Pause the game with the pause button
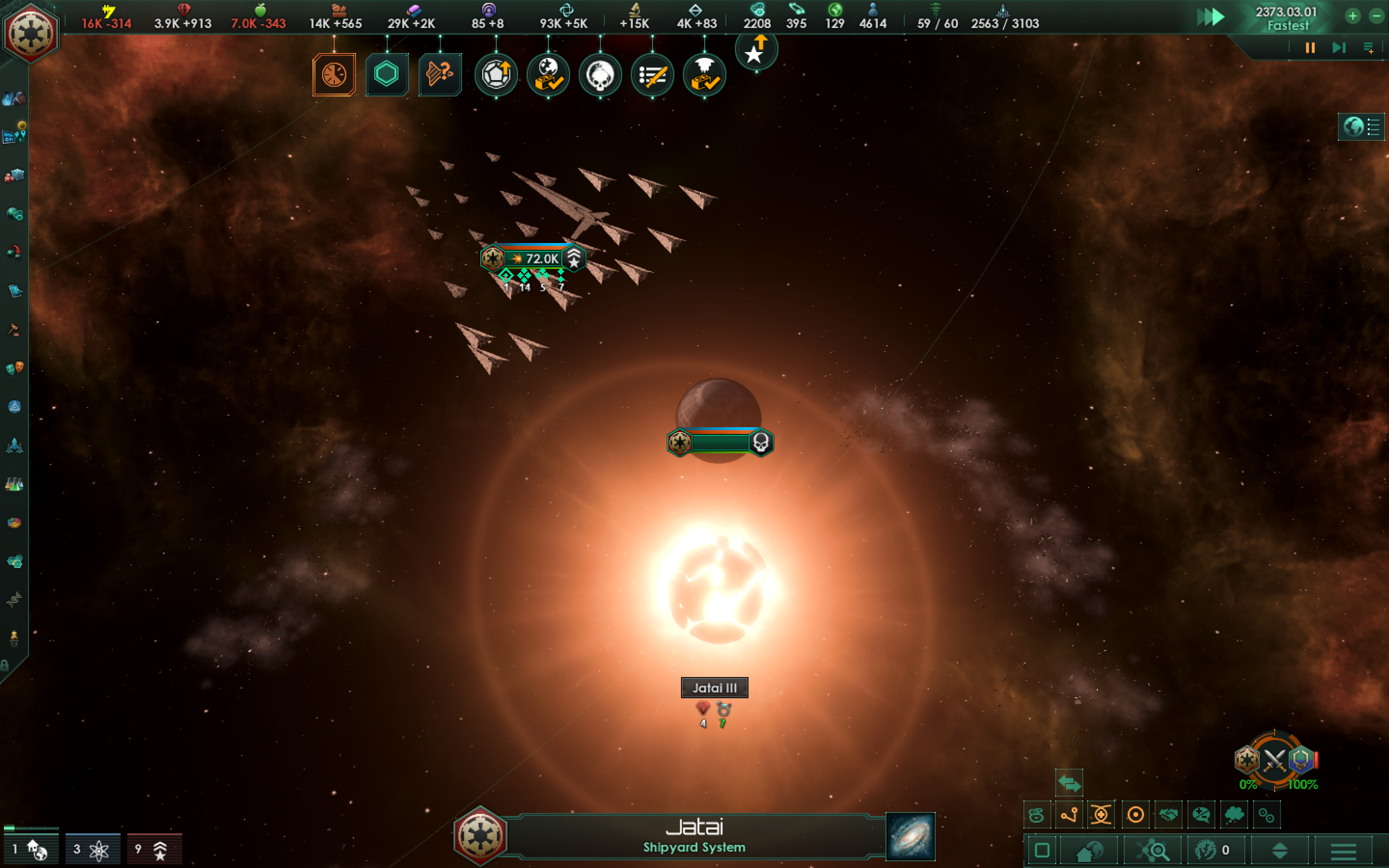The height and width of the screenshot is (868, 1389). click(x=1309, y=48)
